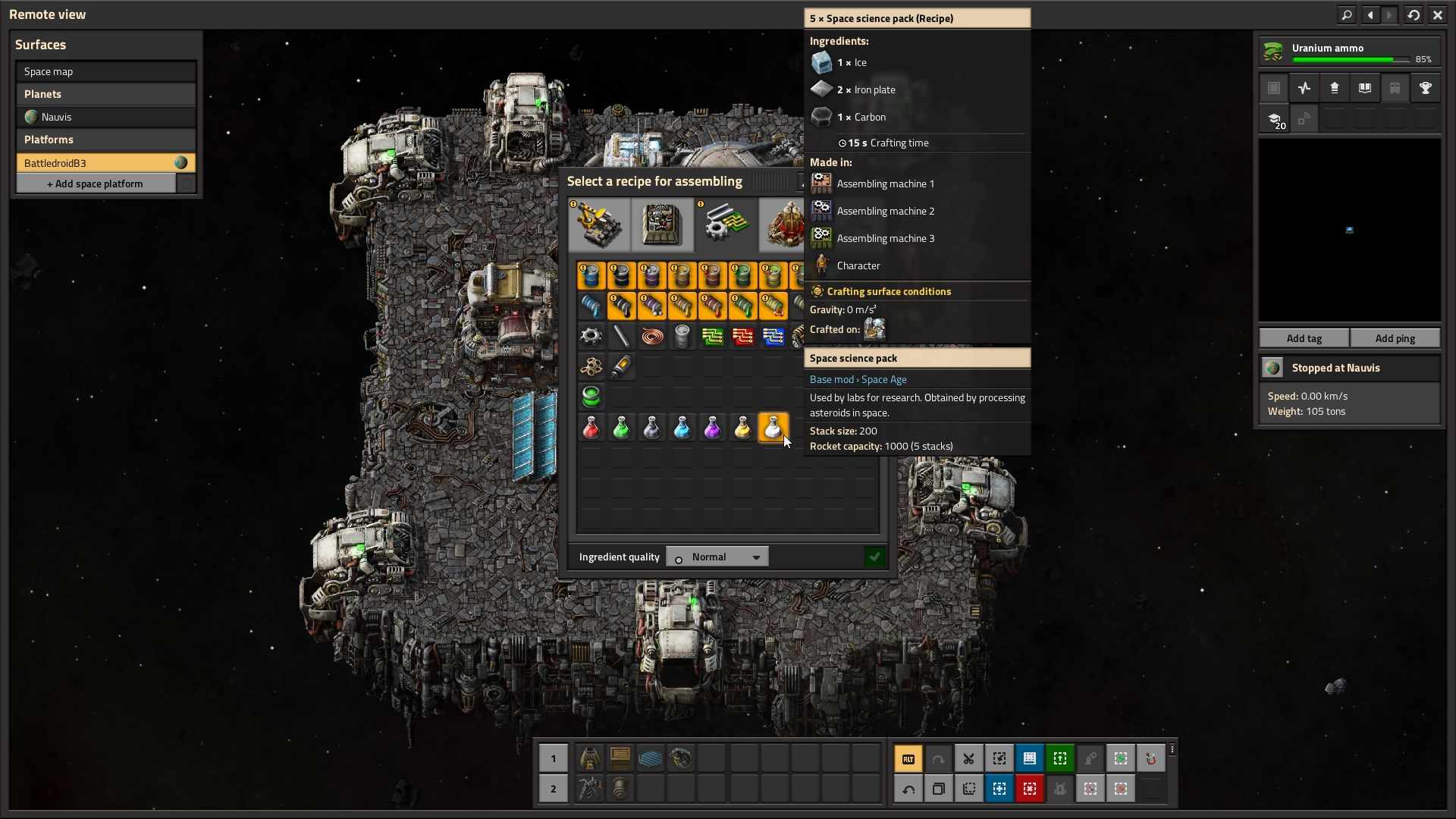Click the Add tag button
The height and width of the screenshot is (819, 1456).
coord(1304,338)
